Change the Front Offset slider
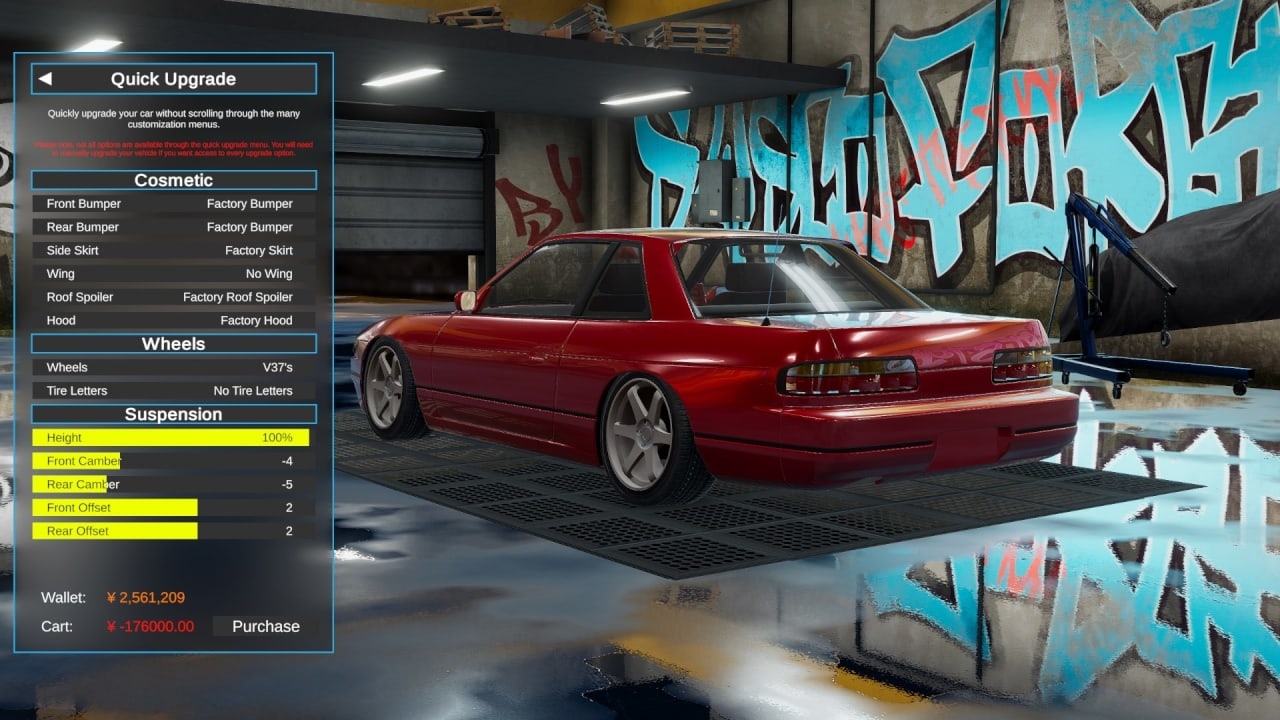This screenshot has width=1280, height=720. coord(171,508)
